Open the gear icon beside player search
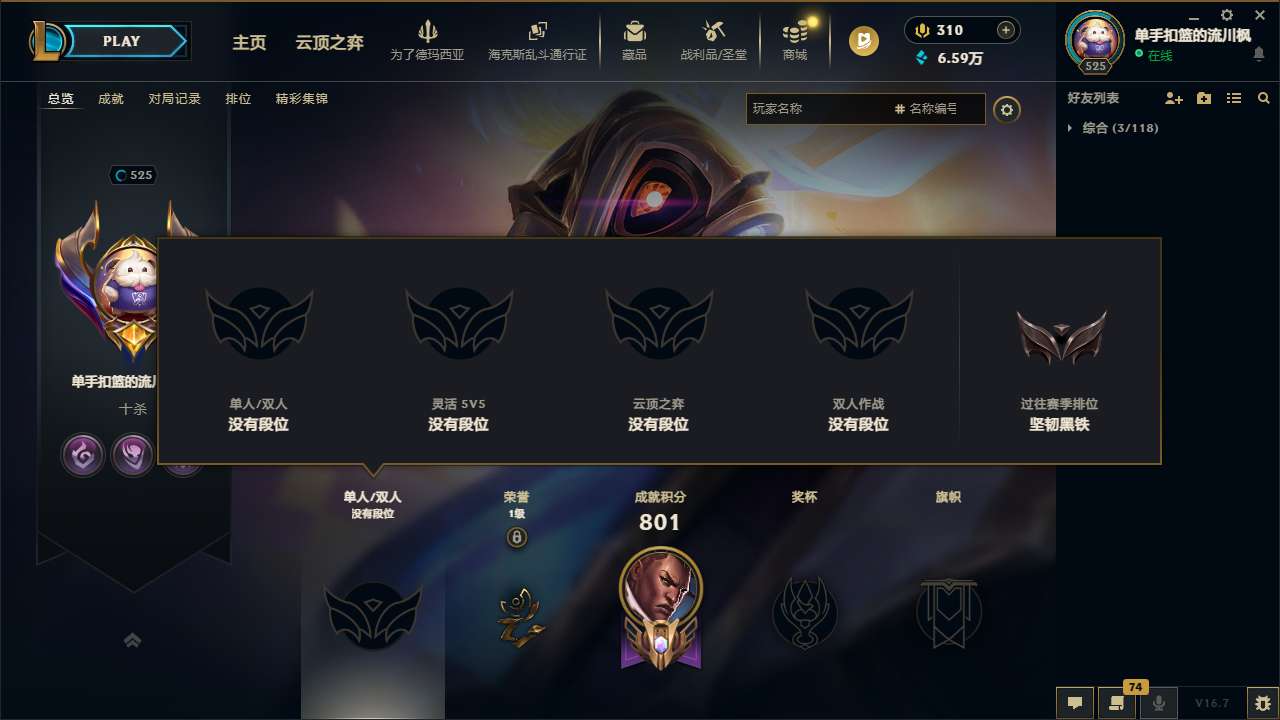Image resolution: width=1280 pixels, height=720 pixels. click(x=1007, y=109)
